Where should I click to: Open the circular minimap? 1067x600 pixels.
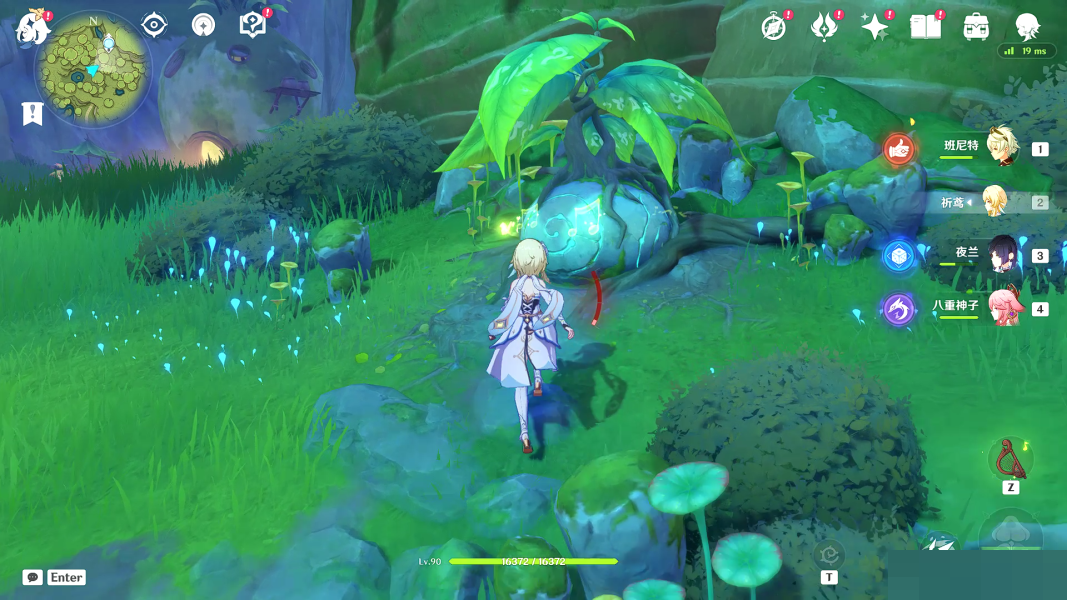(x=92, y=68)
